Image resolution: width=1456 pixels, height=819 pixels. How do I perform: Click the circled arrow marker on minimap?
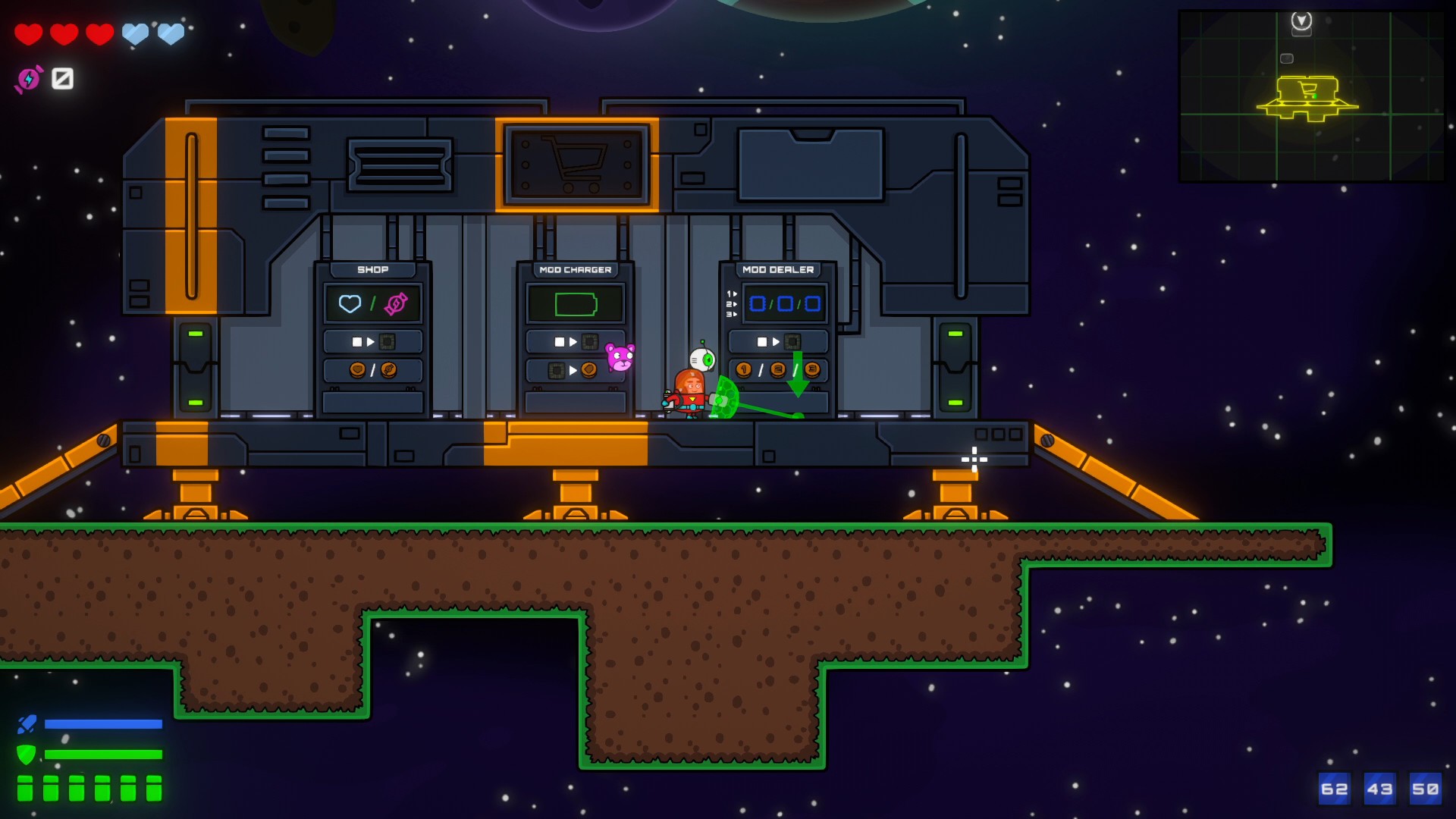click(x=1301, y=21)
